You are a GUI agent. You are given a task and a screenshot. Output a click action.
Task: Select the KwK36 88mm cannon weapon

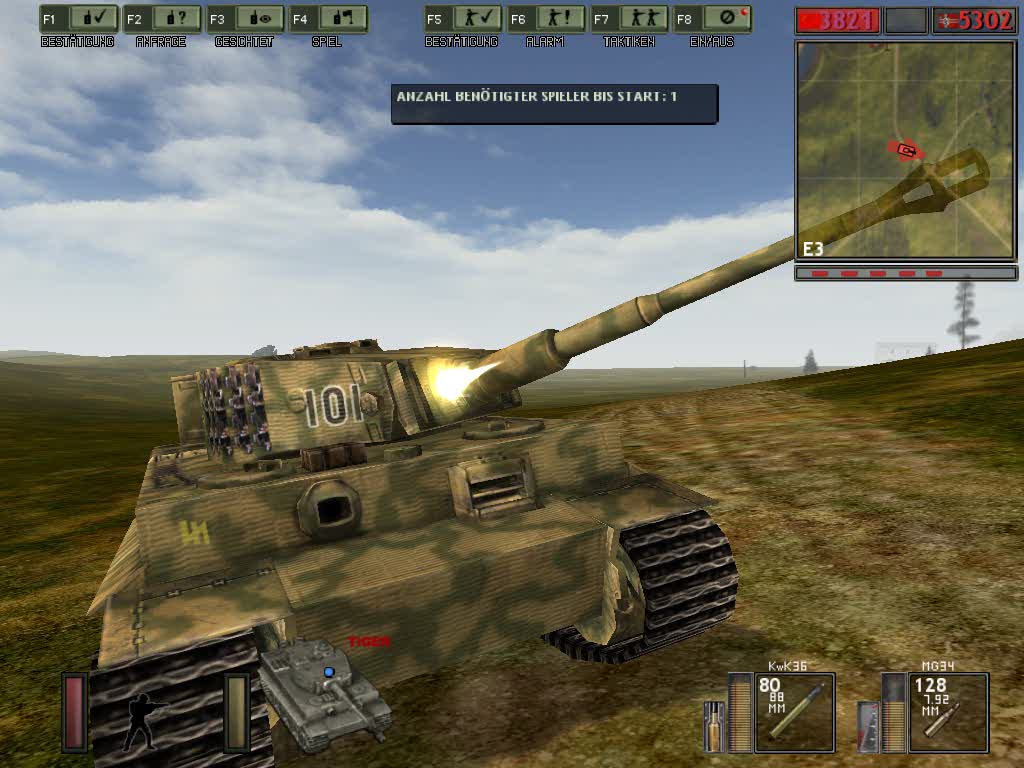tap(794, 712)
